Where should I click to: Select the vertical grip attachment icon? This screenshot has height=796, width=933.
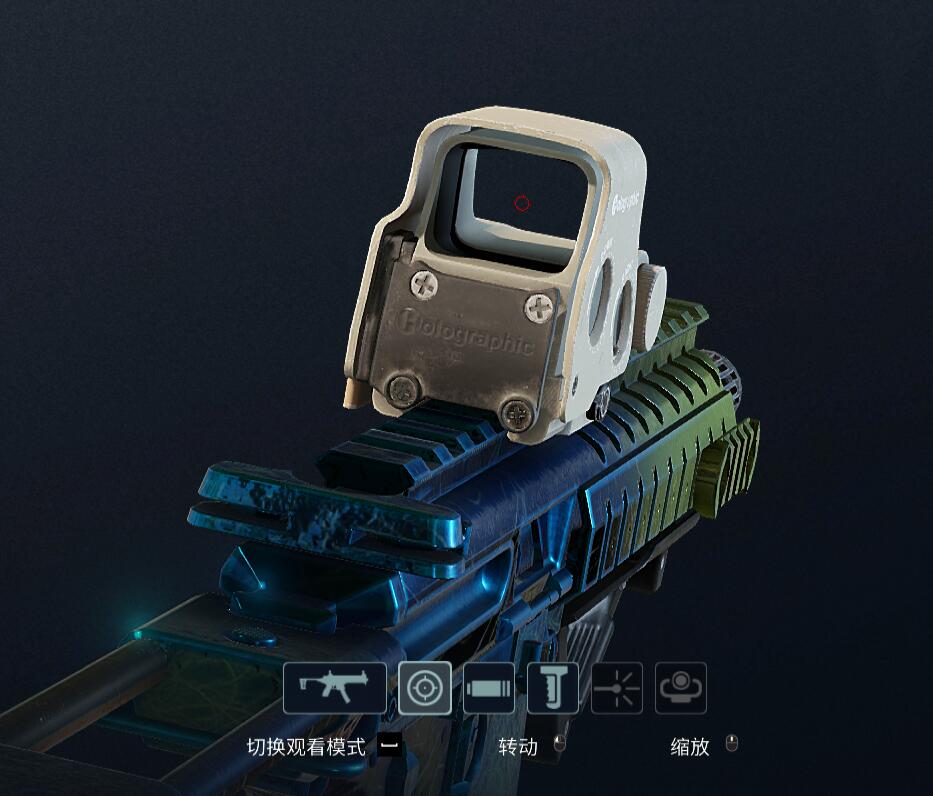click(552, 688)
